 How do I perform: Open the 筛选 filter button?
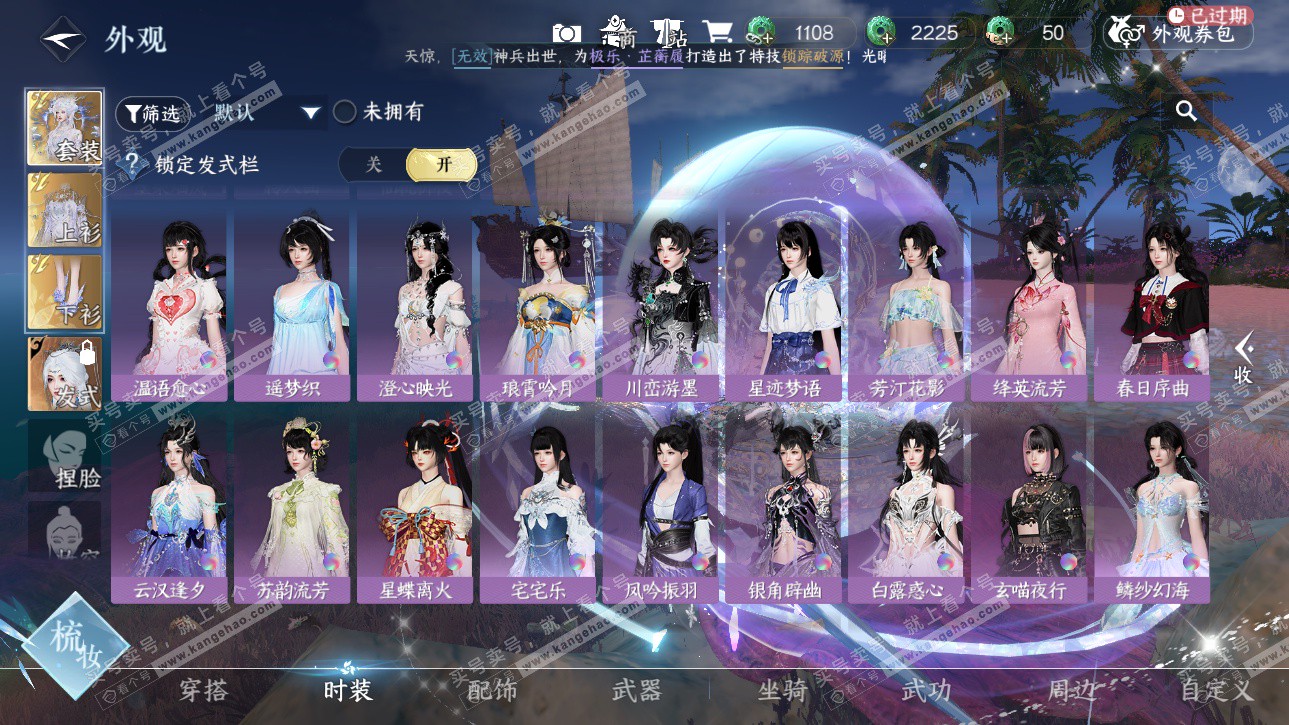pos(152,113)
